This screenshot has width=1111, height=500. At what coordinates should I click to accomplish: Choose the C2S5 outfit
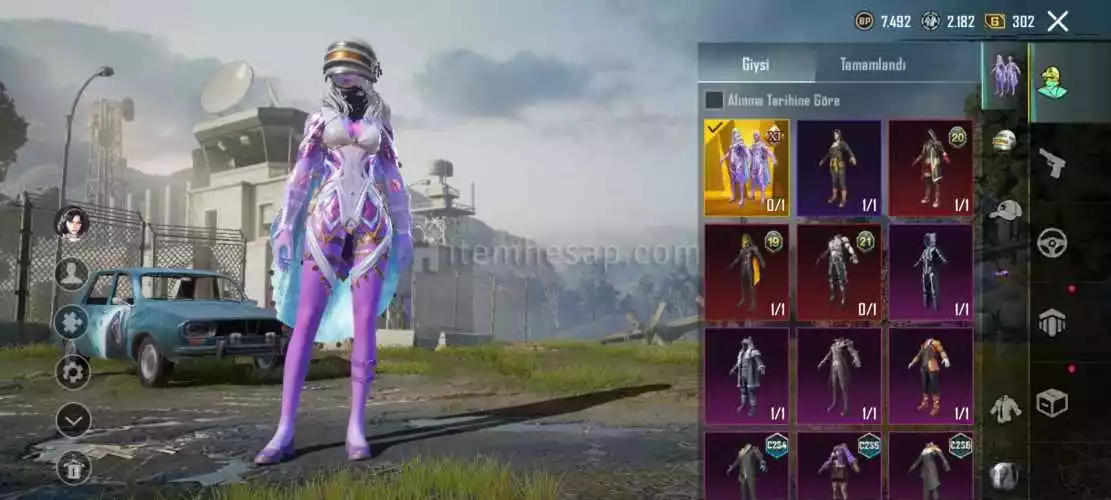click(838, 465)
